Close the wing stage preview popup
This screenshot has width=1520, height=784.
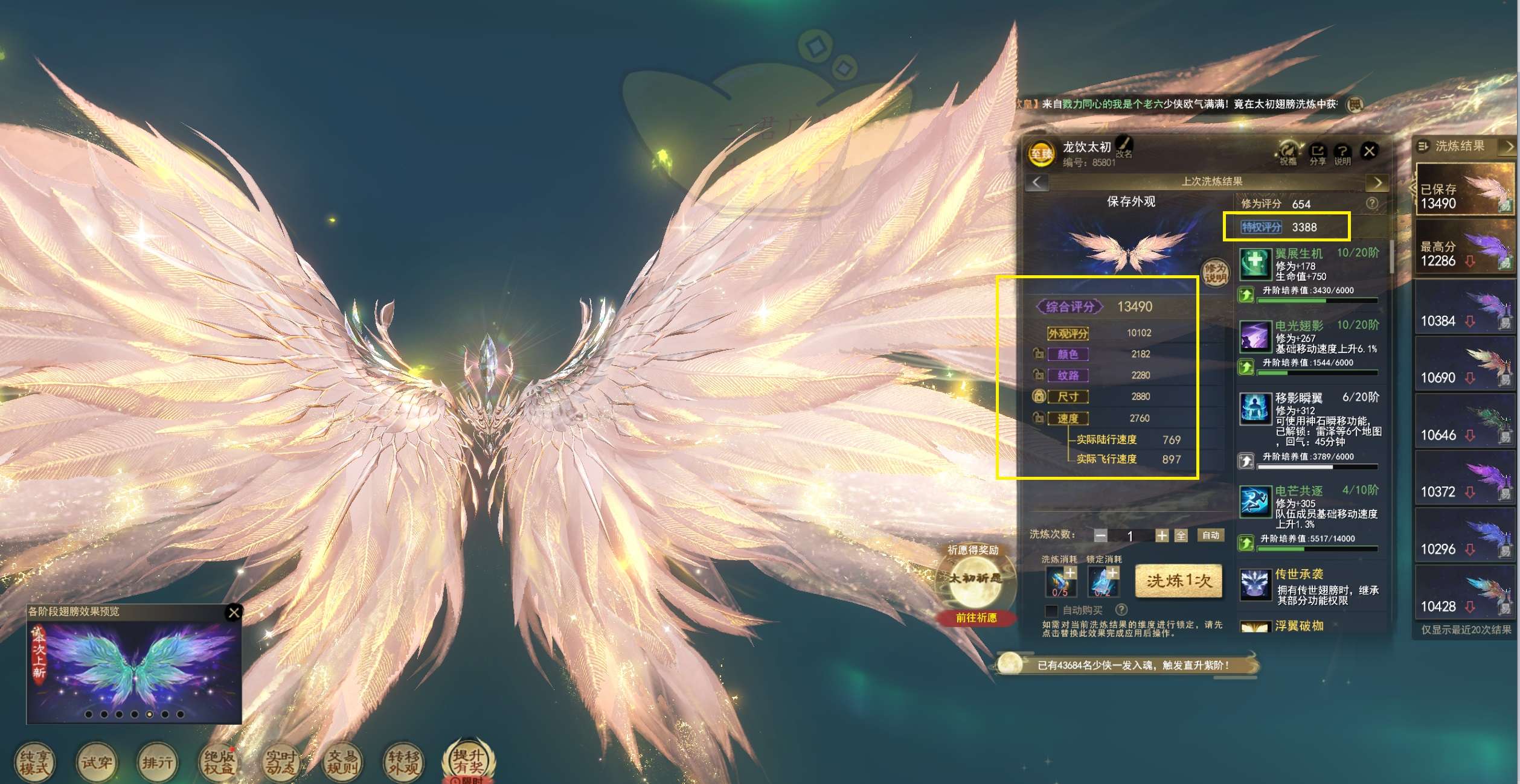click(x=234, y=613)
